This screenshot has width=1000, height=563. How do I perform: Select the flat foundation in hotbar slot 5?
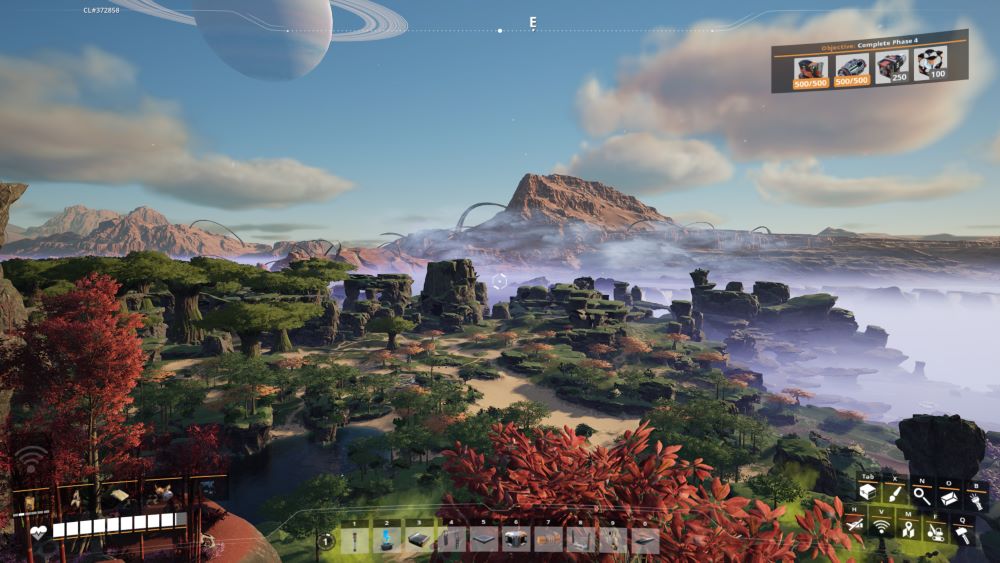pyautogui.click(x=484, y=540)
